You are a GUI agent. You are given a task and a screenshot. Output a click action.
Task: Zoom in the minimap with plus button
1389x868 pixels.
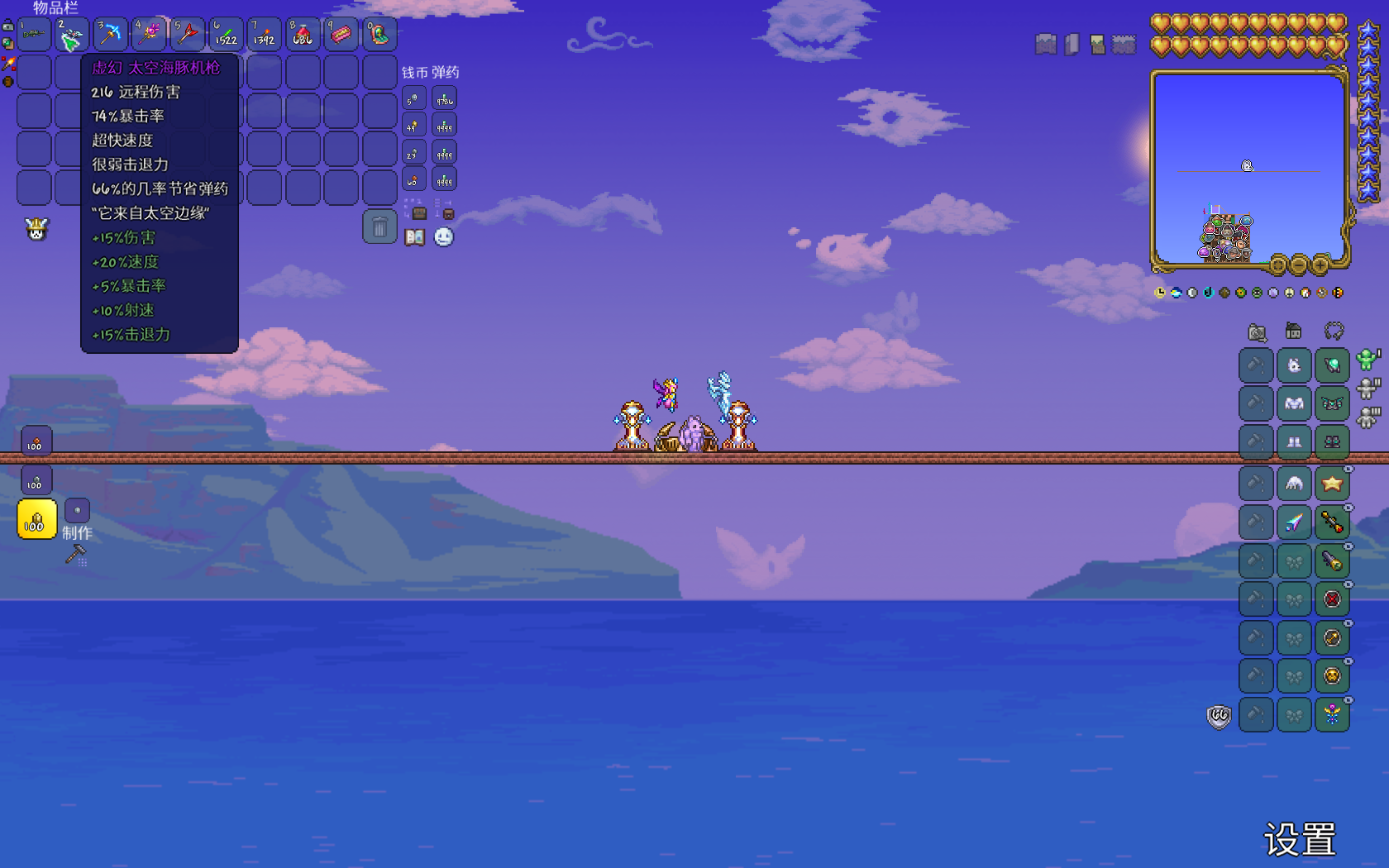(x=1320, y=265)
